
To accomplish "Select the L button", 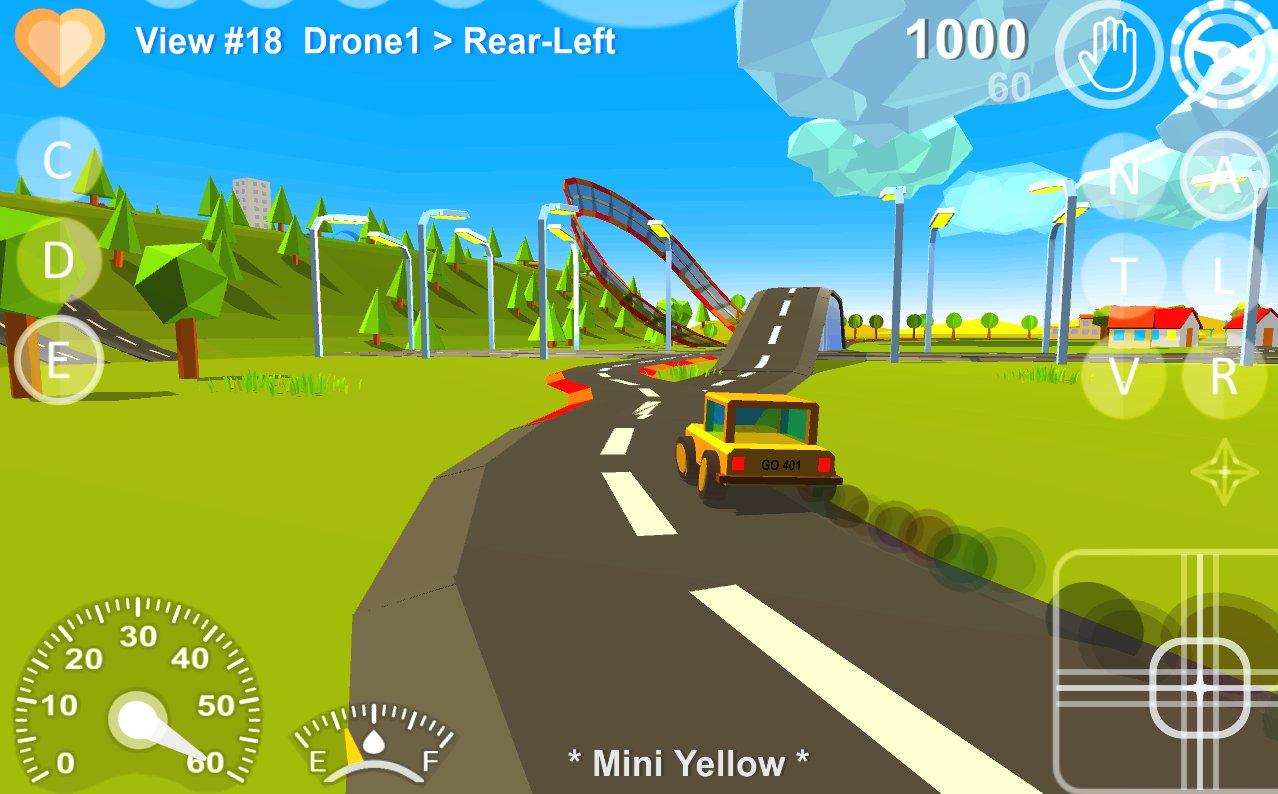I will (x=1224, y=275).
